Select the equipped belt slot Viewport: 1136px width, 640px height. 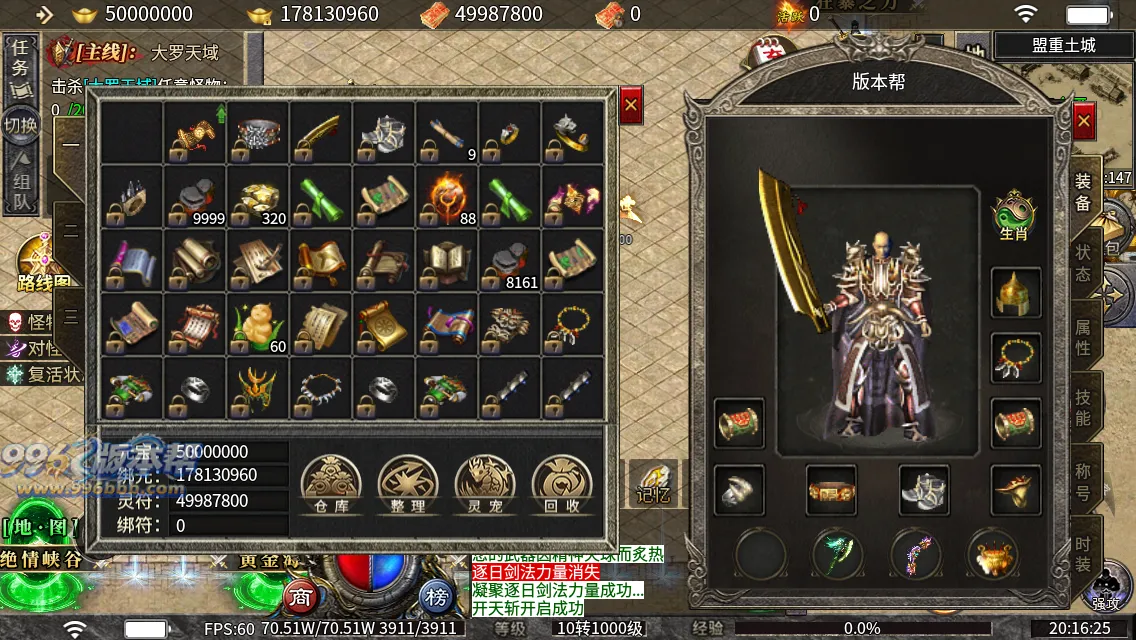831,490
